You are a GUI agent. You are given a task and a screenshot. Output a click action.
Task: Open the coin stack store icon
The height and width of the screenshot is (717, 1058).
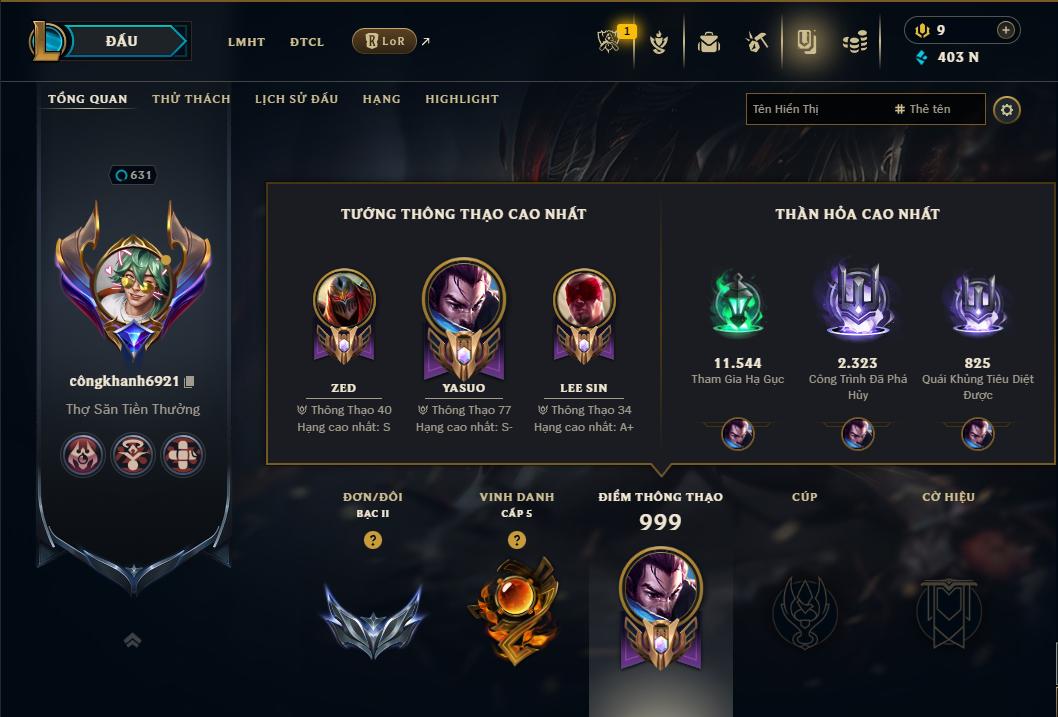[854, 42]
